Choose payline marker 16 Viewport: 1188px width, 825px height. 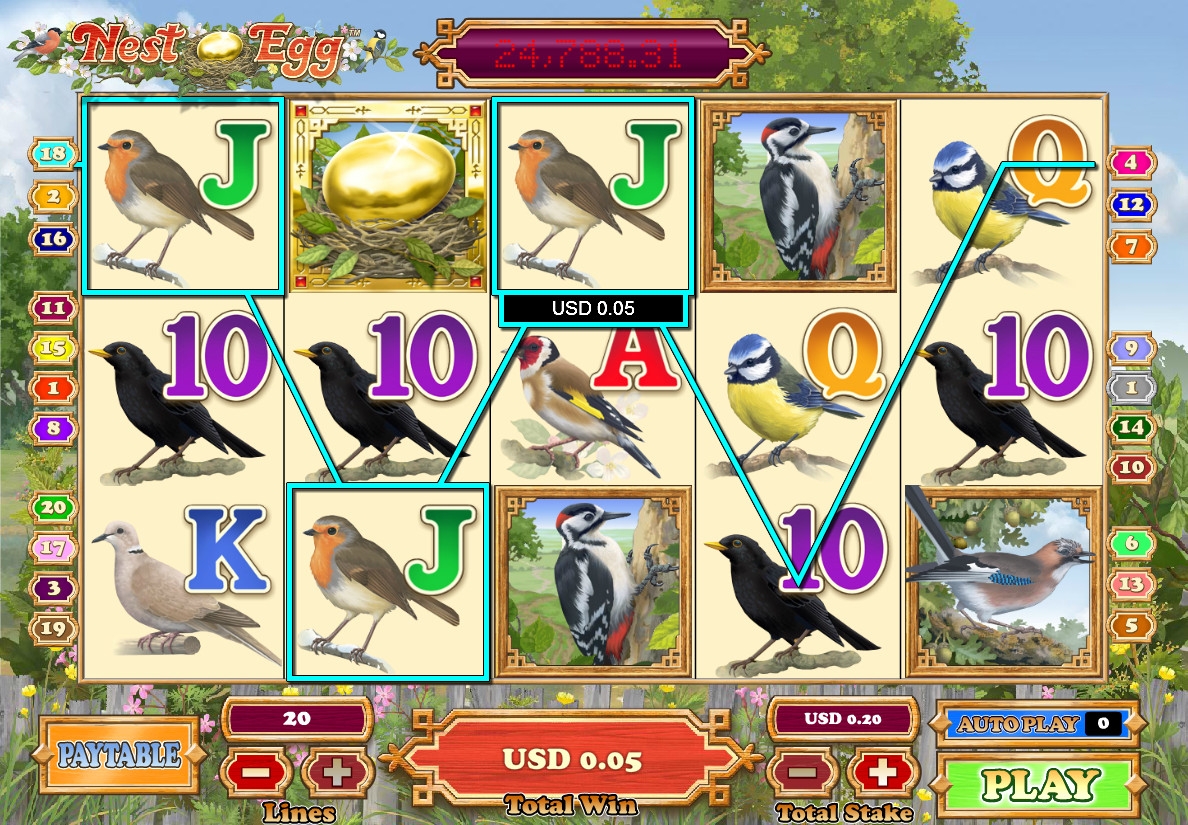click(55, 239)
